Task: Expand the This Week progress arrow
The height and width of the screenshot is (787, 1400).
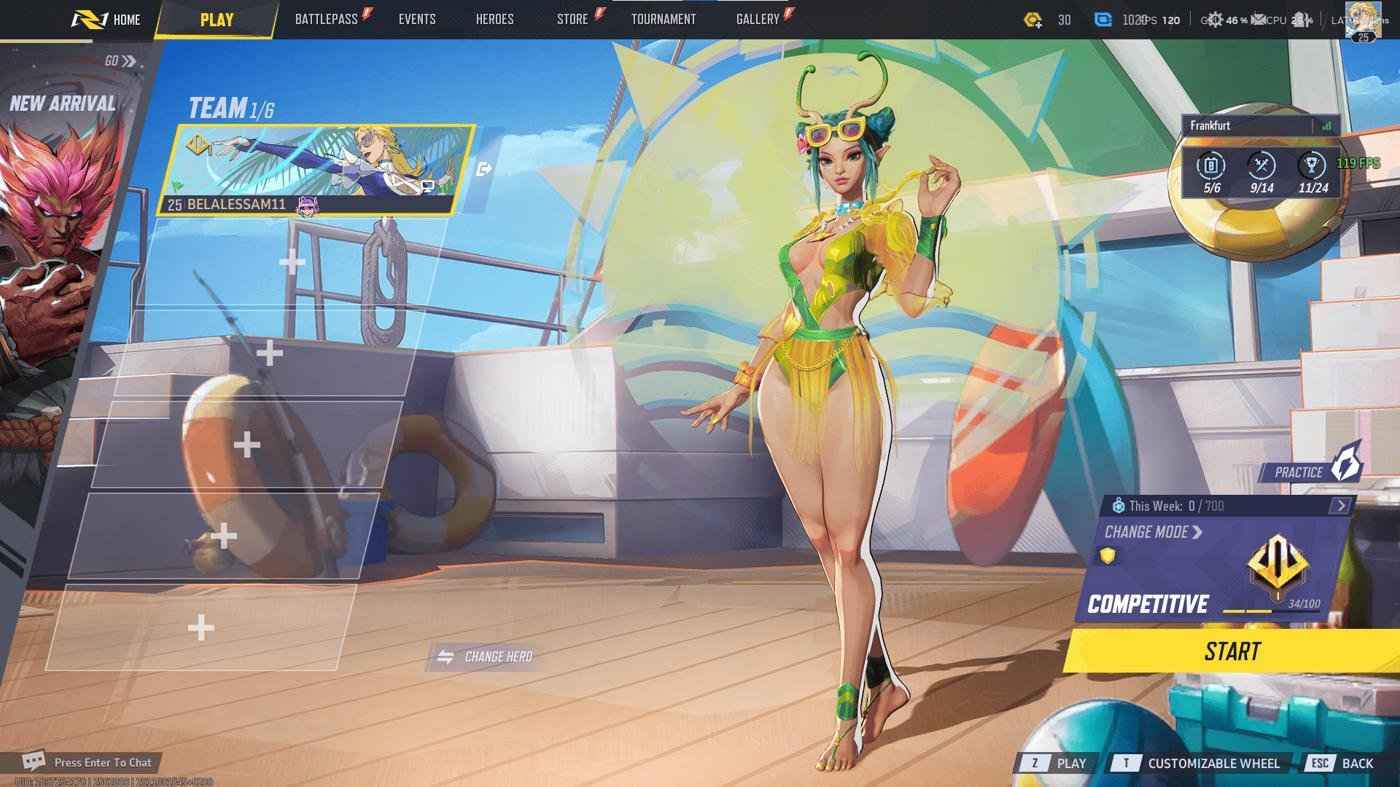Action: 1340,506
